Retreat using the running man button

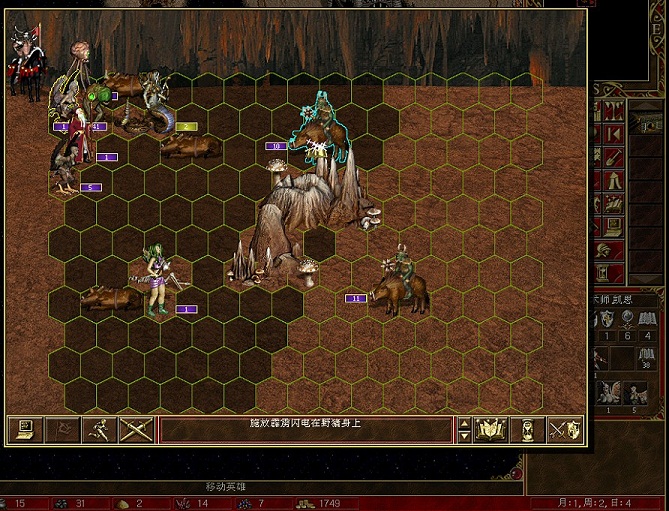click(x=98, y=430)
